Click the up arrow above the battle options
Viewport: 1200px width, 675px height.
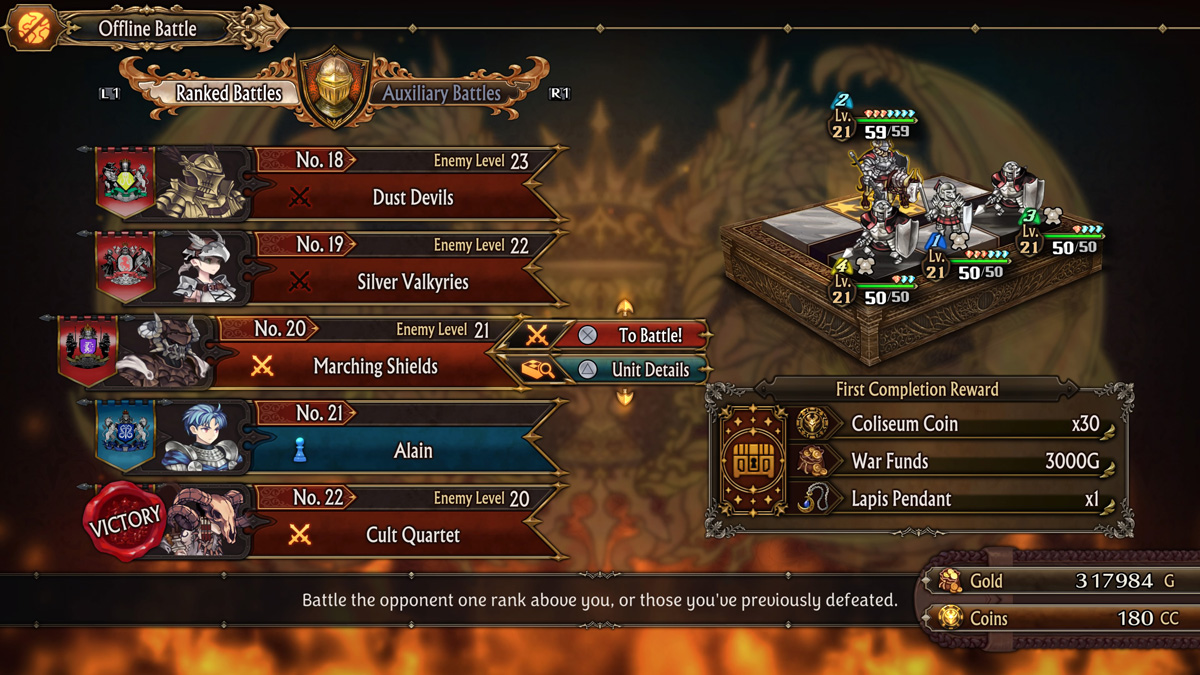point(625,307)
